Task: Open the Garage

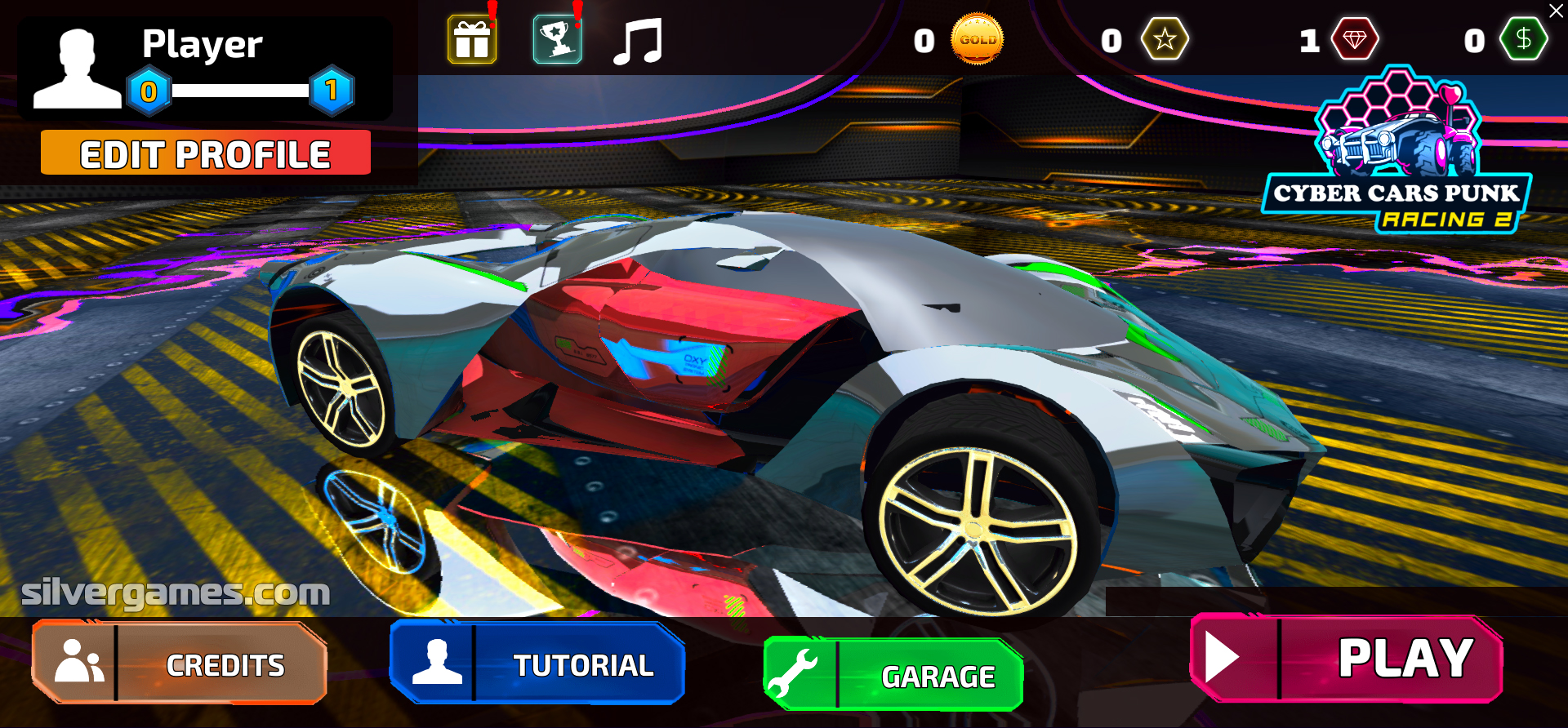Action: point(893,675)
